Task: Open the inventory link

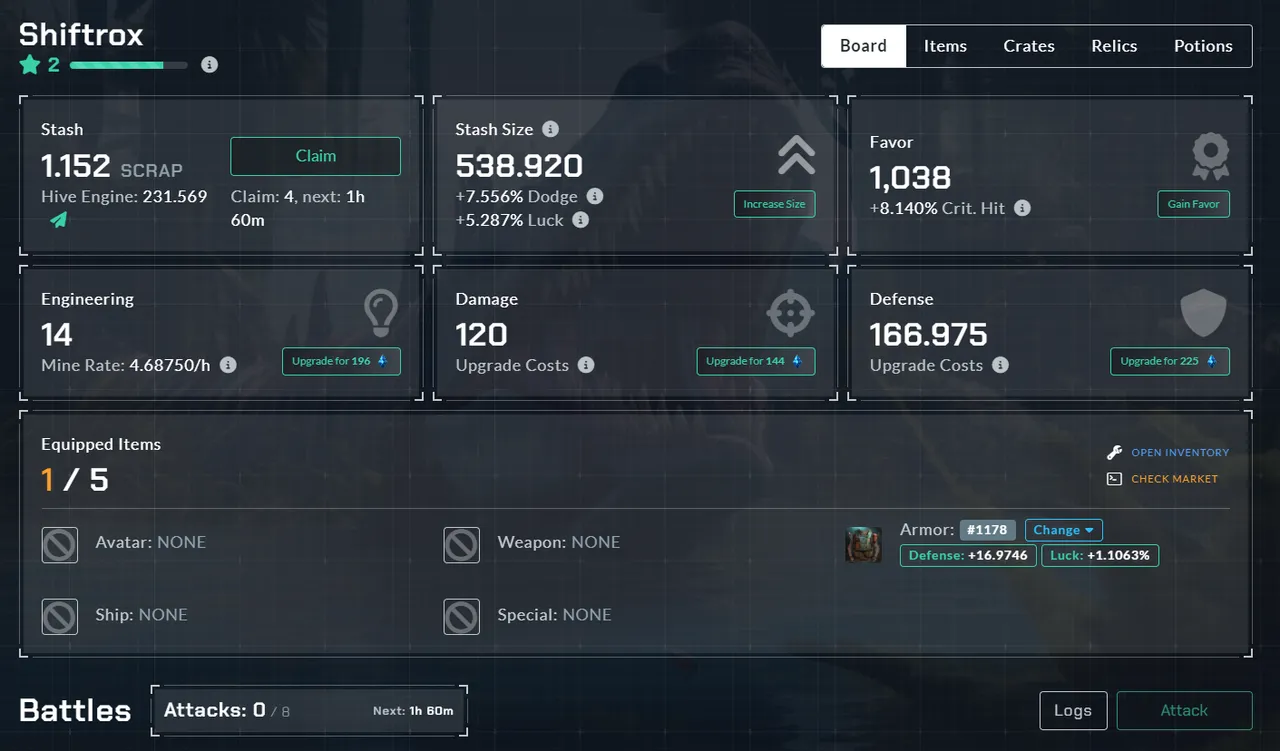Action: (x=1179, y=453)
